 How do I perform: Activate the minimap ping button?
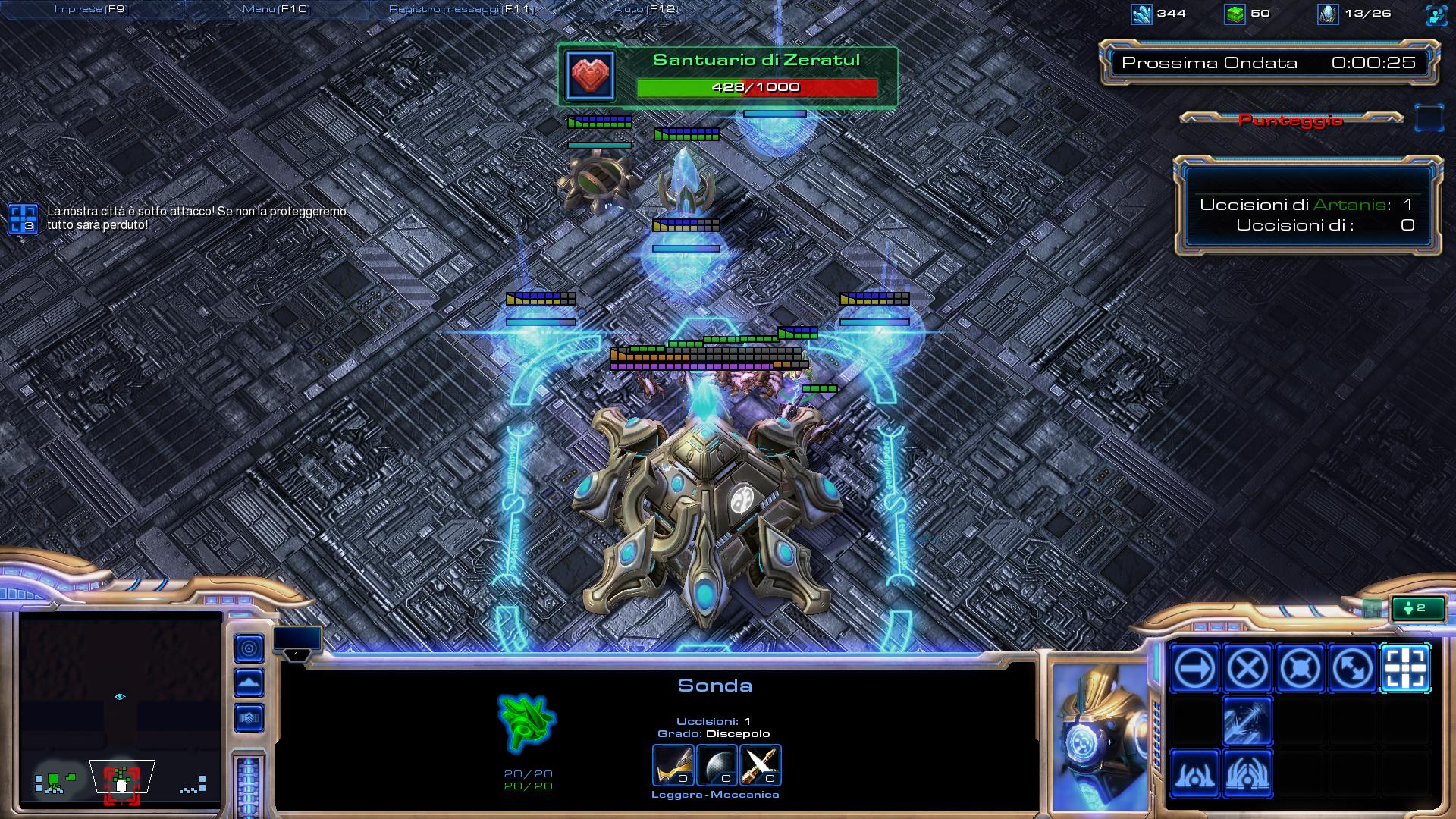[x=249, y=648]
